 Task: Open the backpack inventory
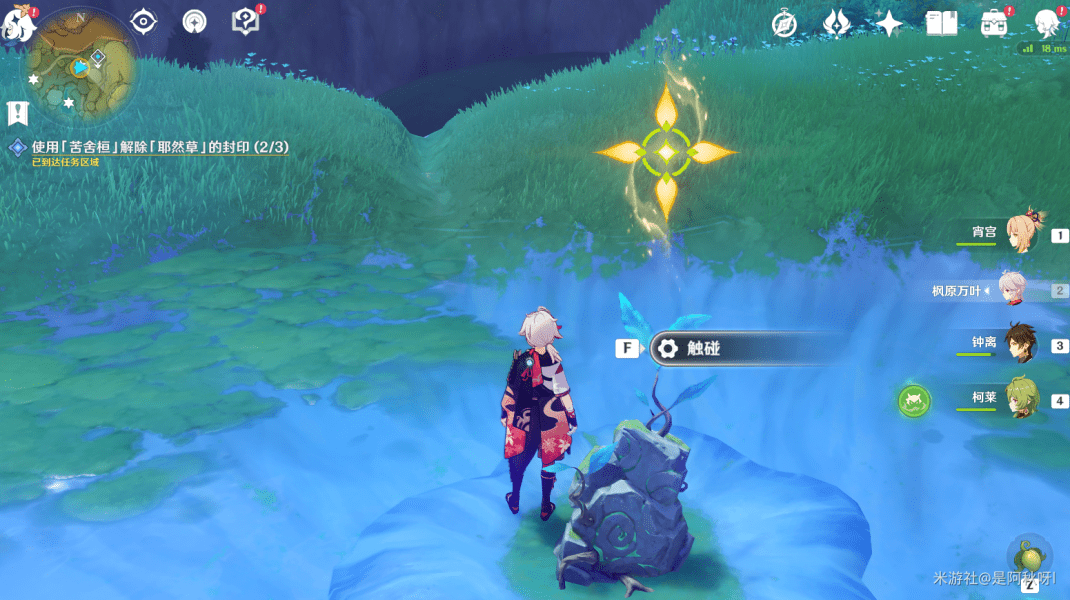tap(993, 24)
